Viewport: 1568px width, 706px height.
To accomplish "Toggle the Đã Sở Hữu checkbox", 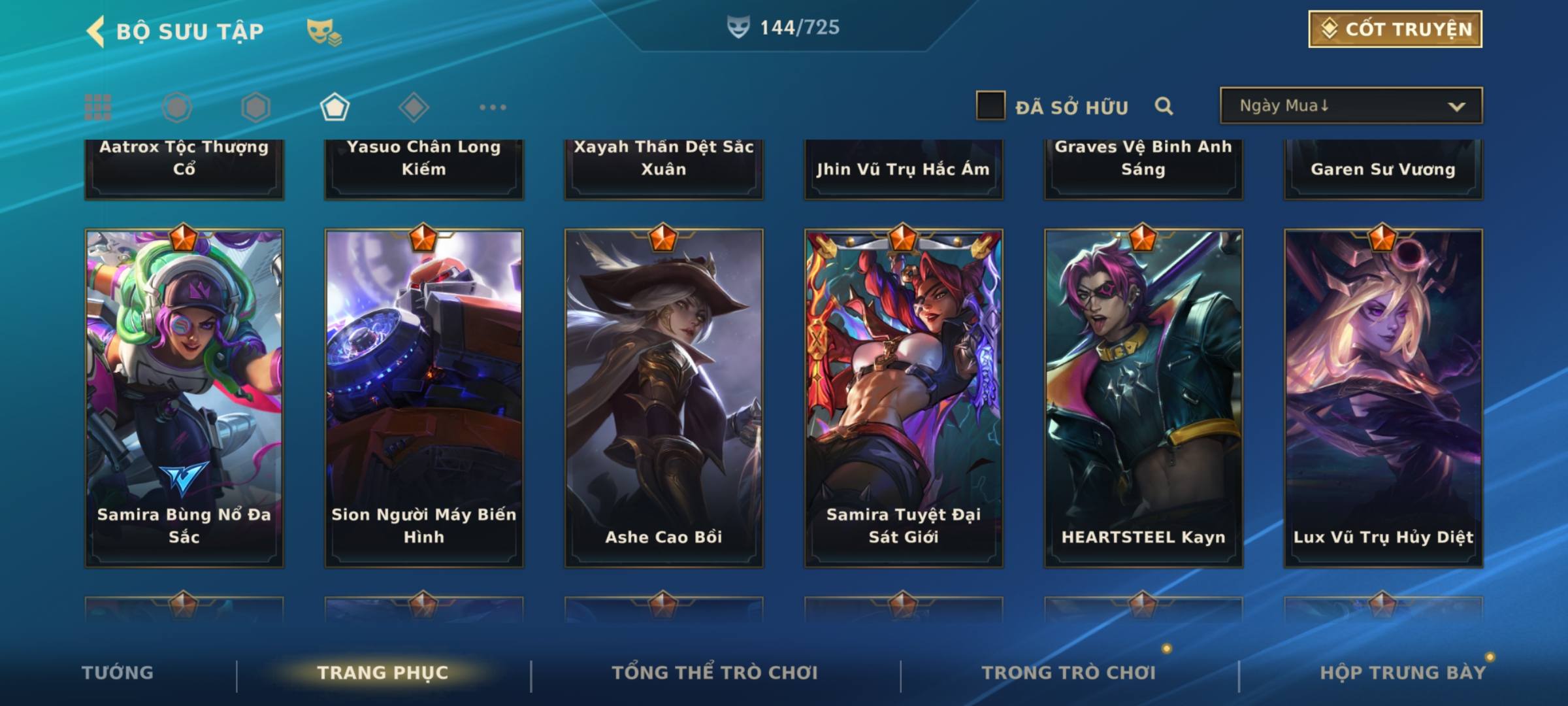I will [x=990, y=106].
